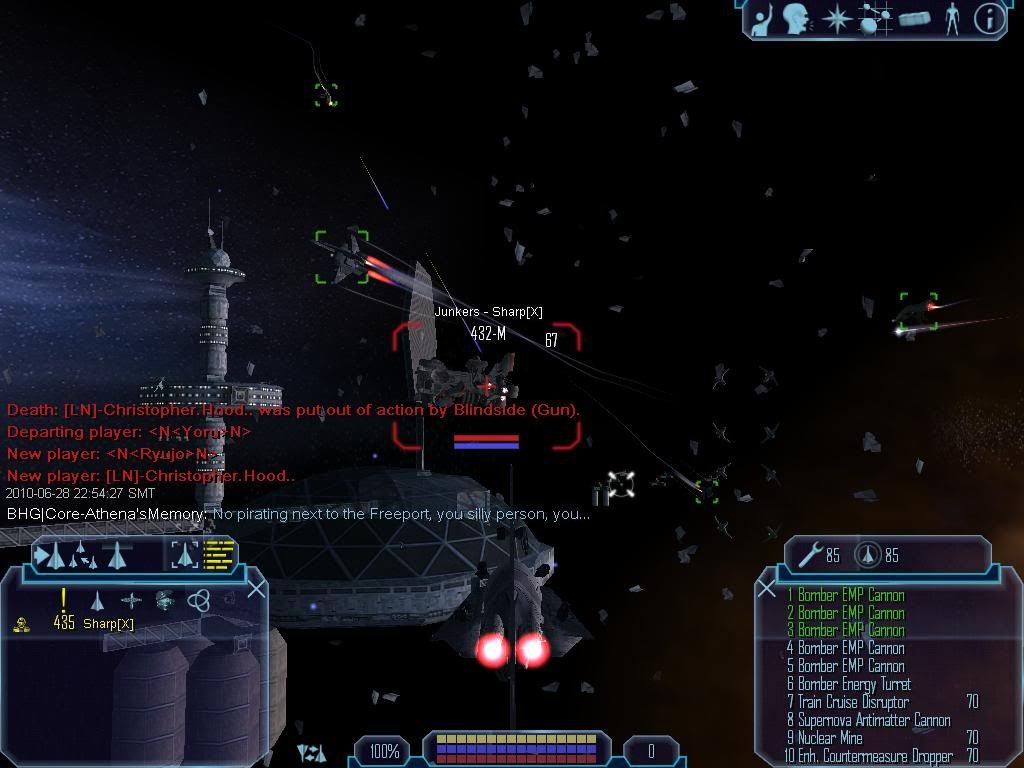The image size is (1024, 768).
Task: Use the wrench repair nanobots icon
Action: tap(812, 554)
